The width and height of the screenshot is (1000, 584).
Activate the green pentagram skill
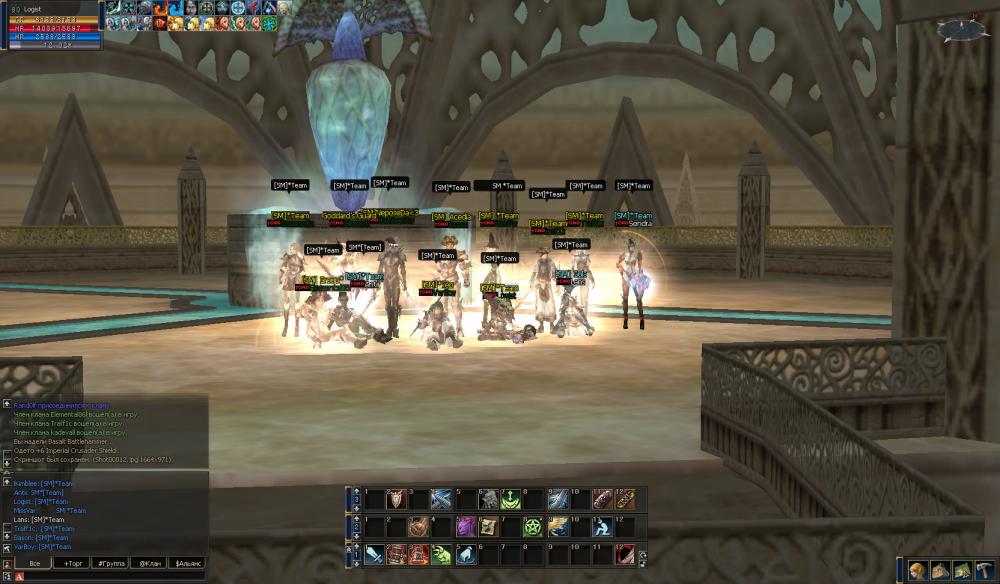[534, 526]
